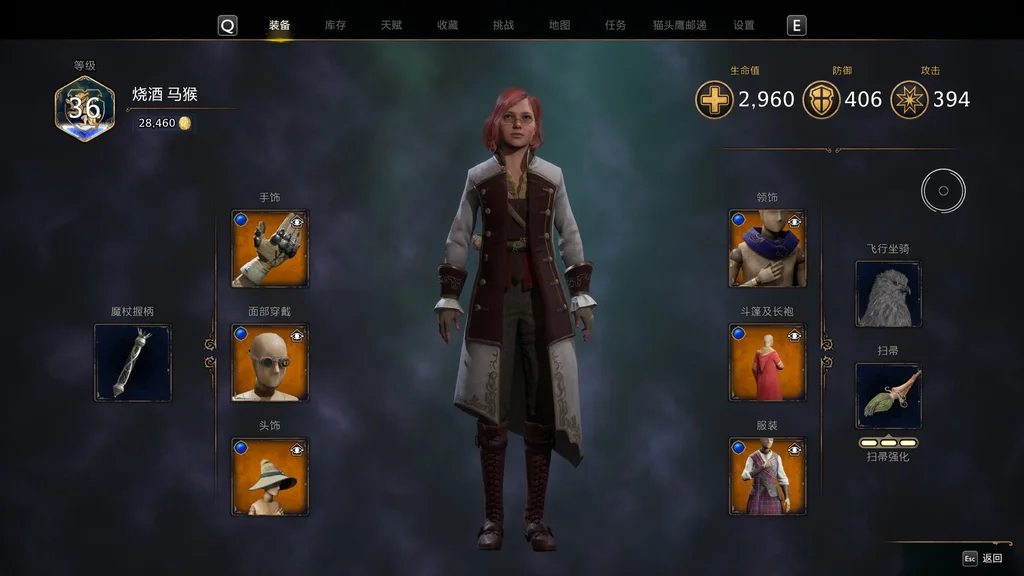Go to the 挑战 tab
Viewport: 1024px width, 576px height.
[x=503, y=25]
